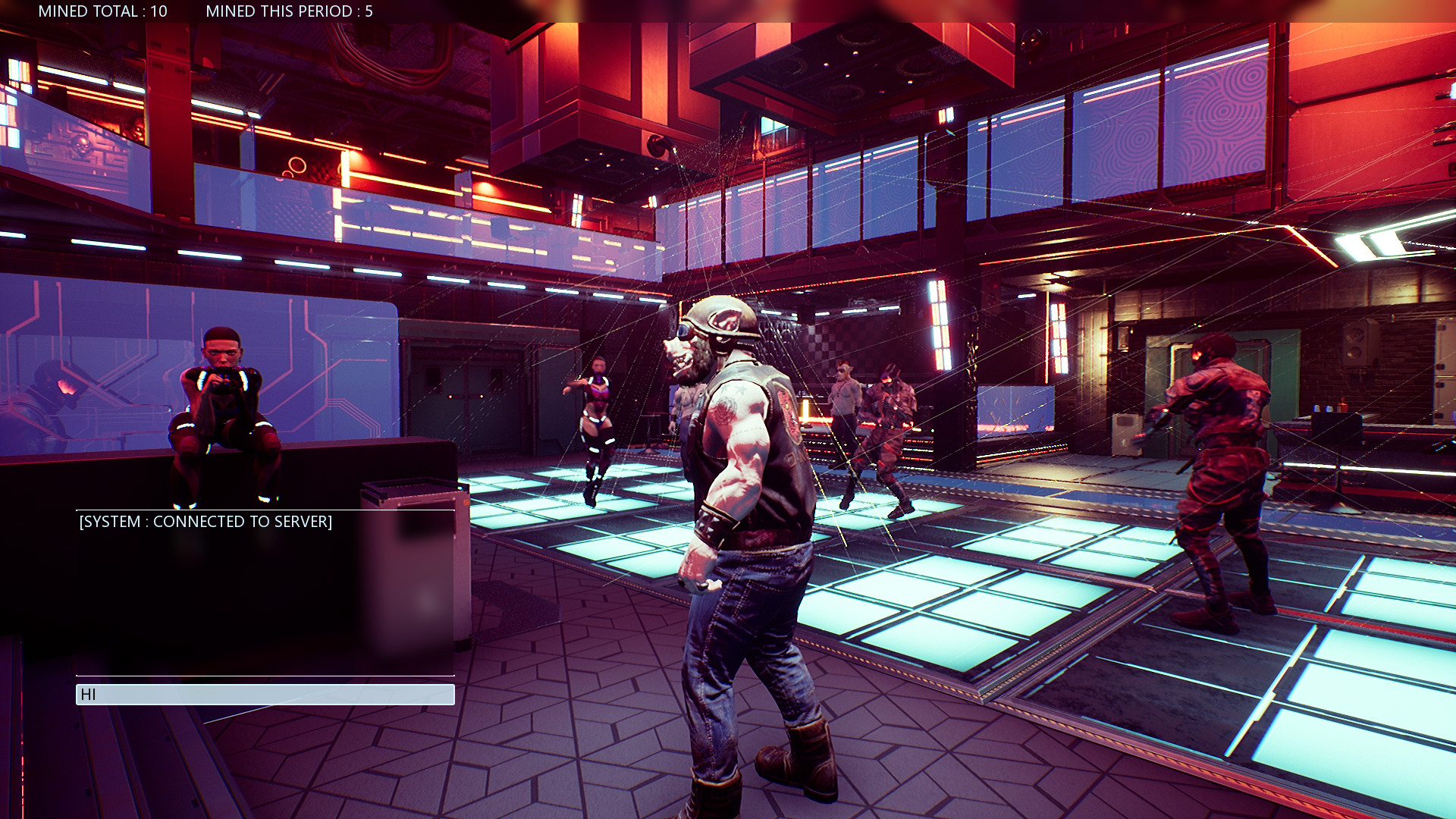Focus the chat message log panel
The image size is (1456, 819).
(x=265, y=593)
